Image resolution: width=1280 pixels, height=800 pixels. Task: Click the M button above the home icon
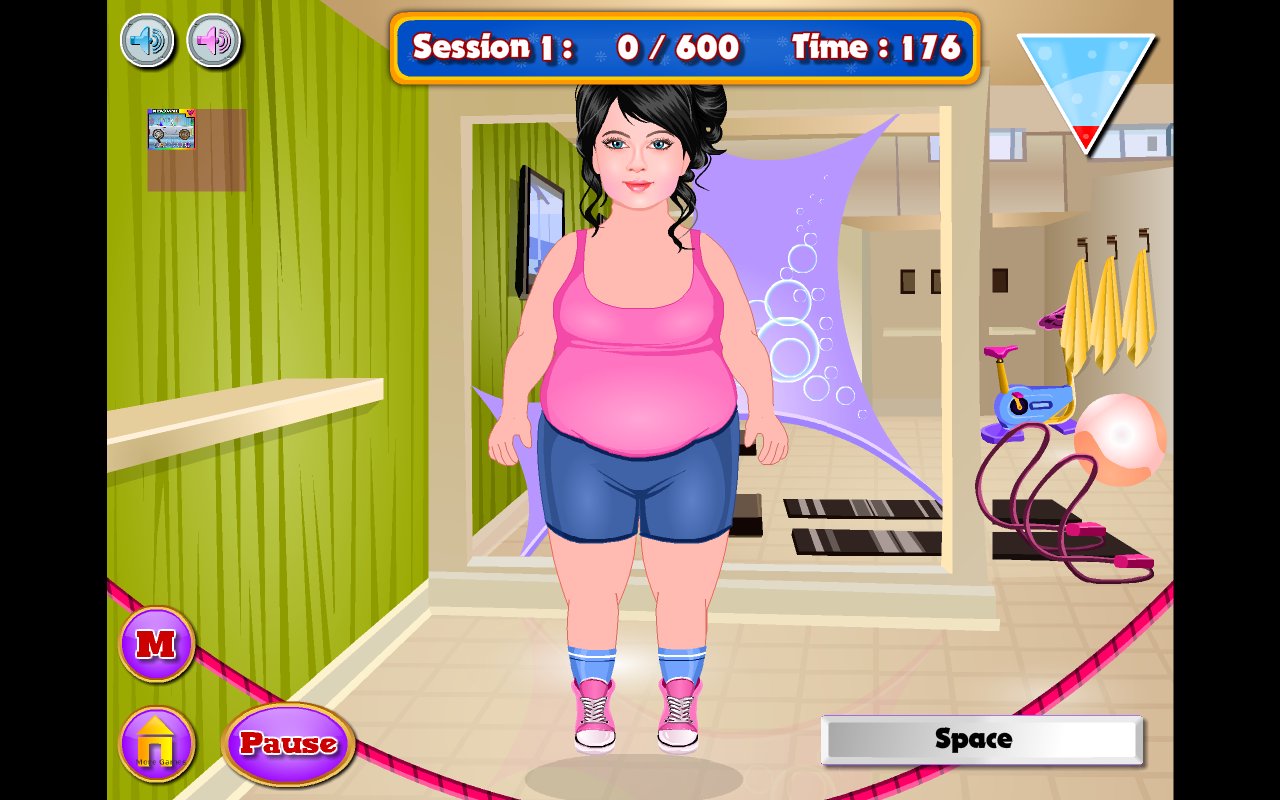pos(156,645)
